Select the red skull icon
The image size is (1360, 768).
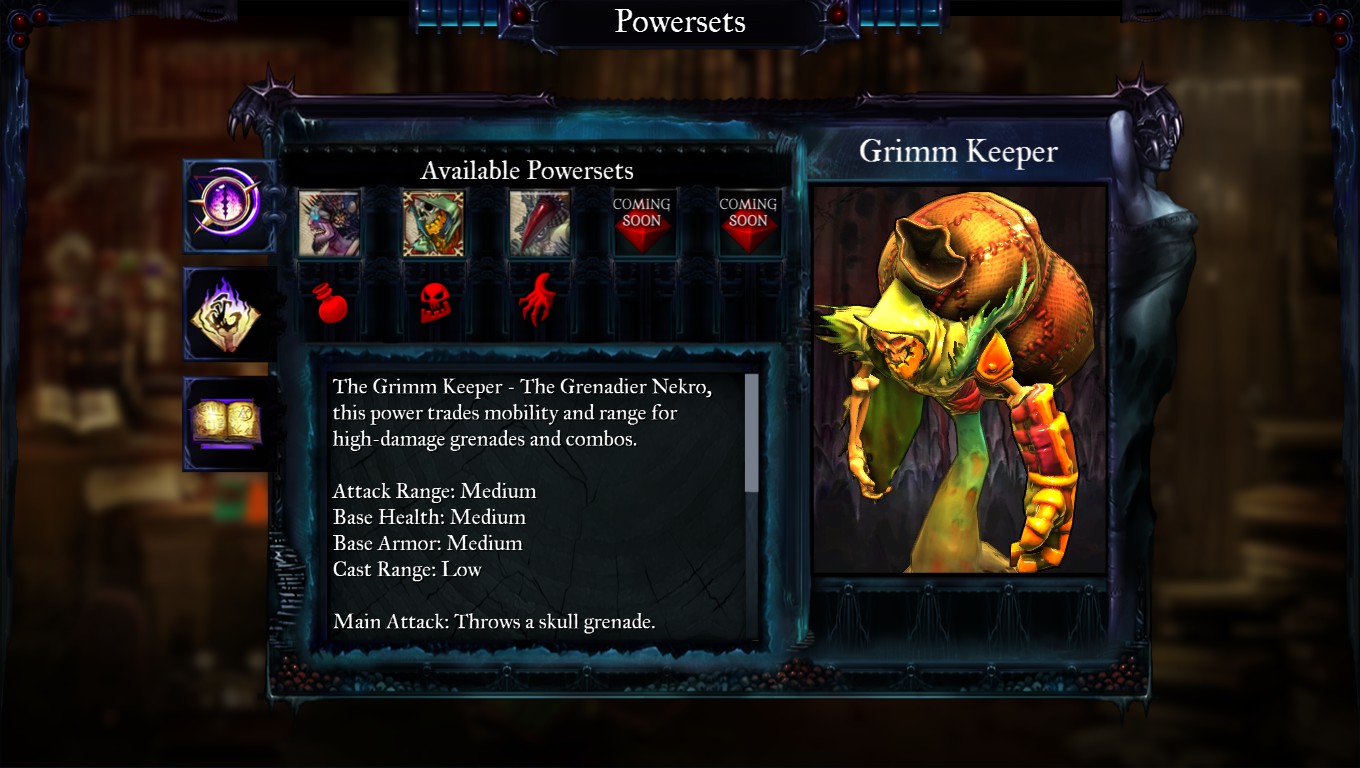pyautogui.click(x=433, y=303)
